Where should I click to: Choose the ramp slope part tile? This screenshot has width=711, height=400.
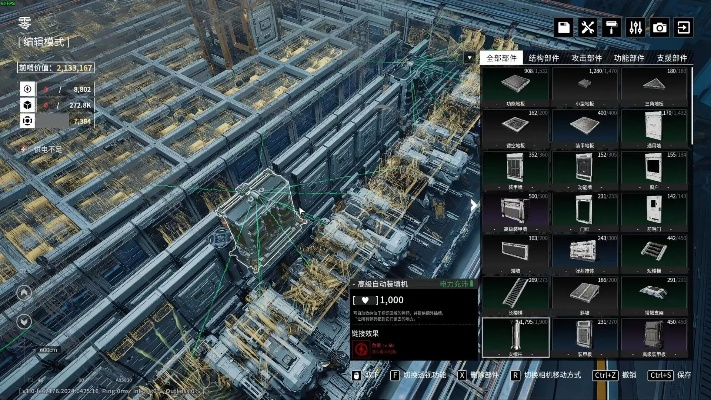(585, 295)
